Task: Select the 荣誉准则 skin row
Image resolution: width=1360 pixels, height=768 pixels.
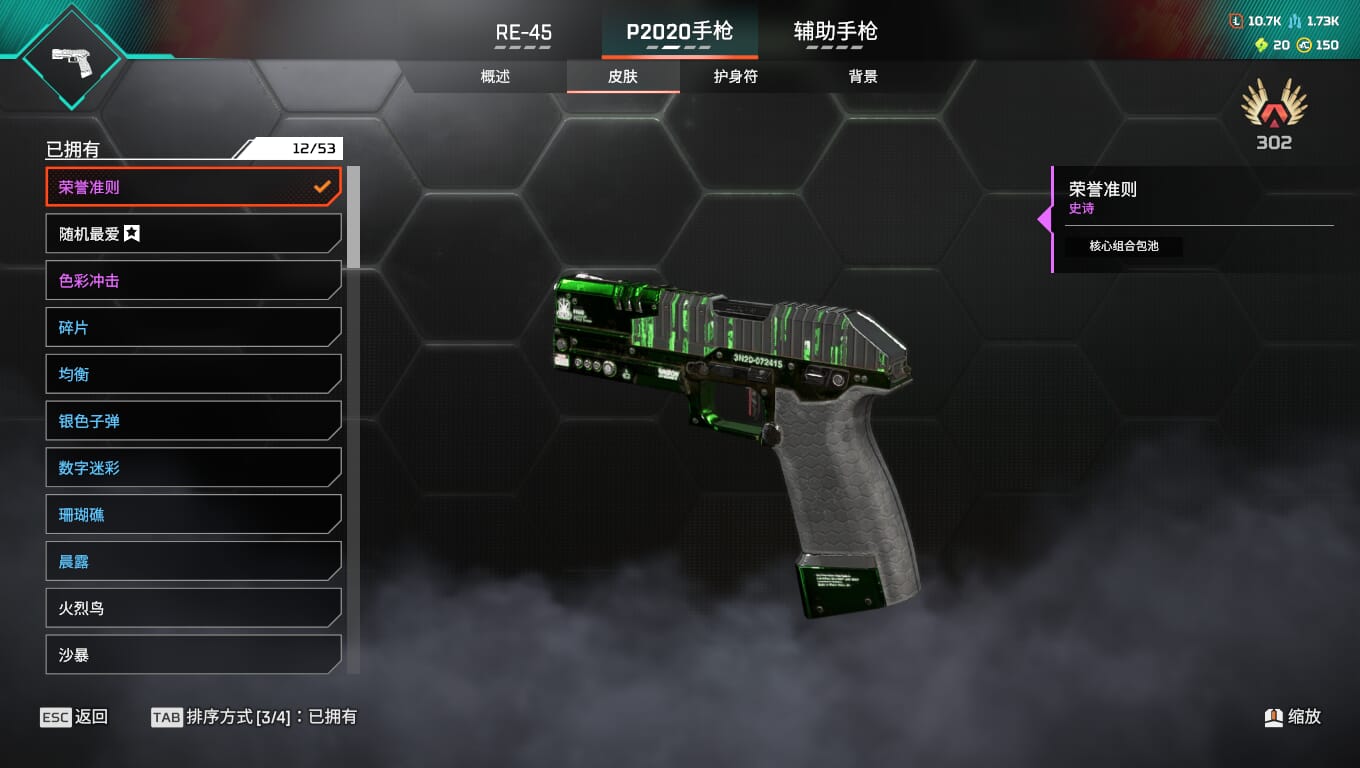Action: pos(193,187)
